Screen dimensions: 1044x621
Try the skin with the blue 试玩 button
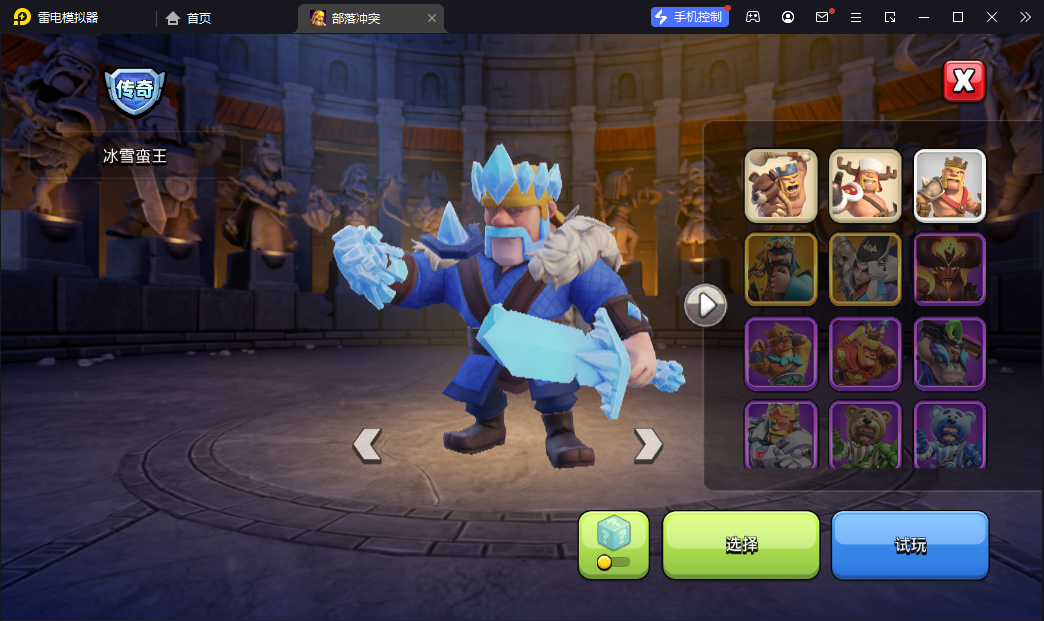click(x=910, y=545)
